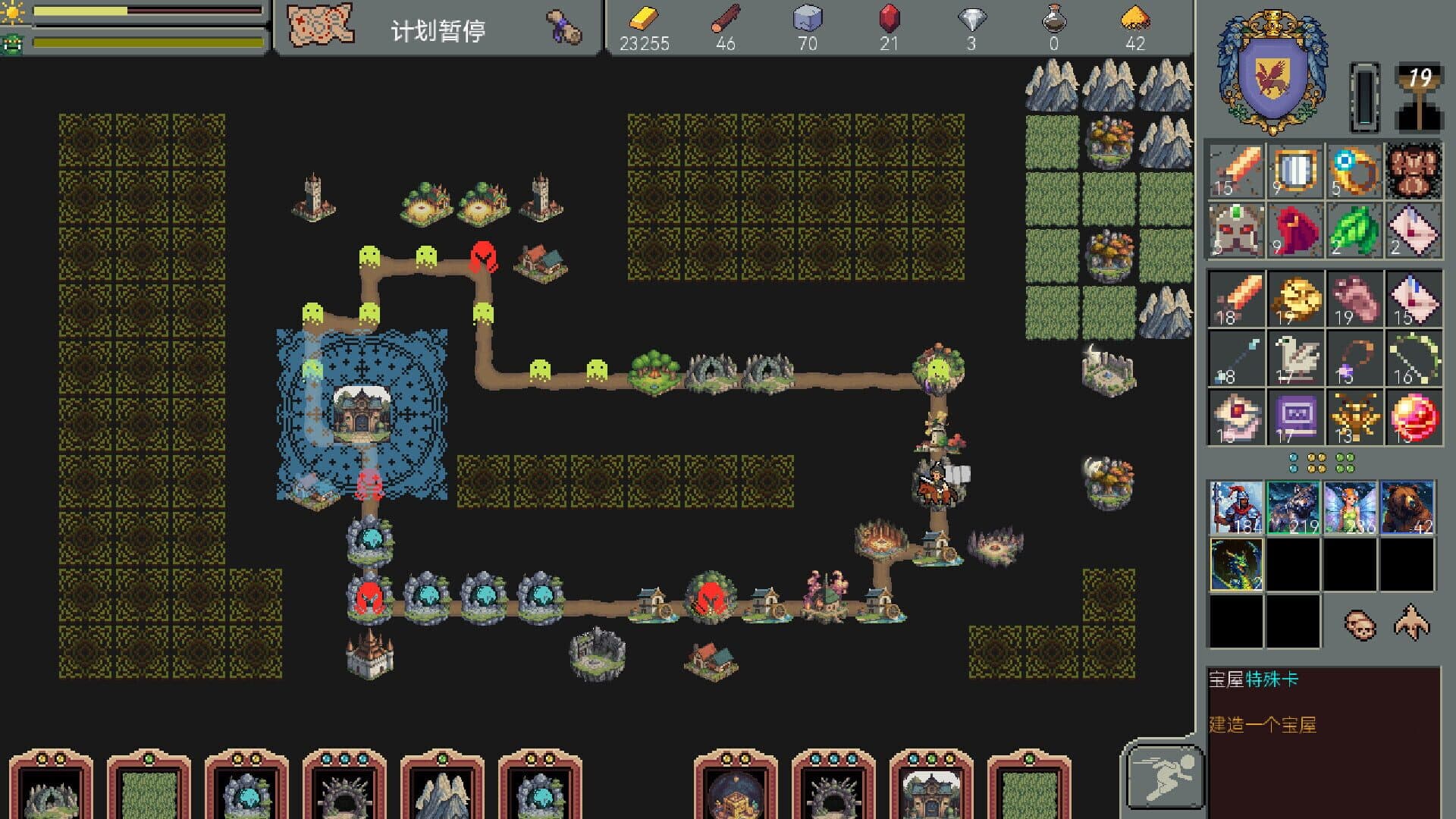Select the red cloak equipment slot

pyautogui.click(x=1295, y=230)
